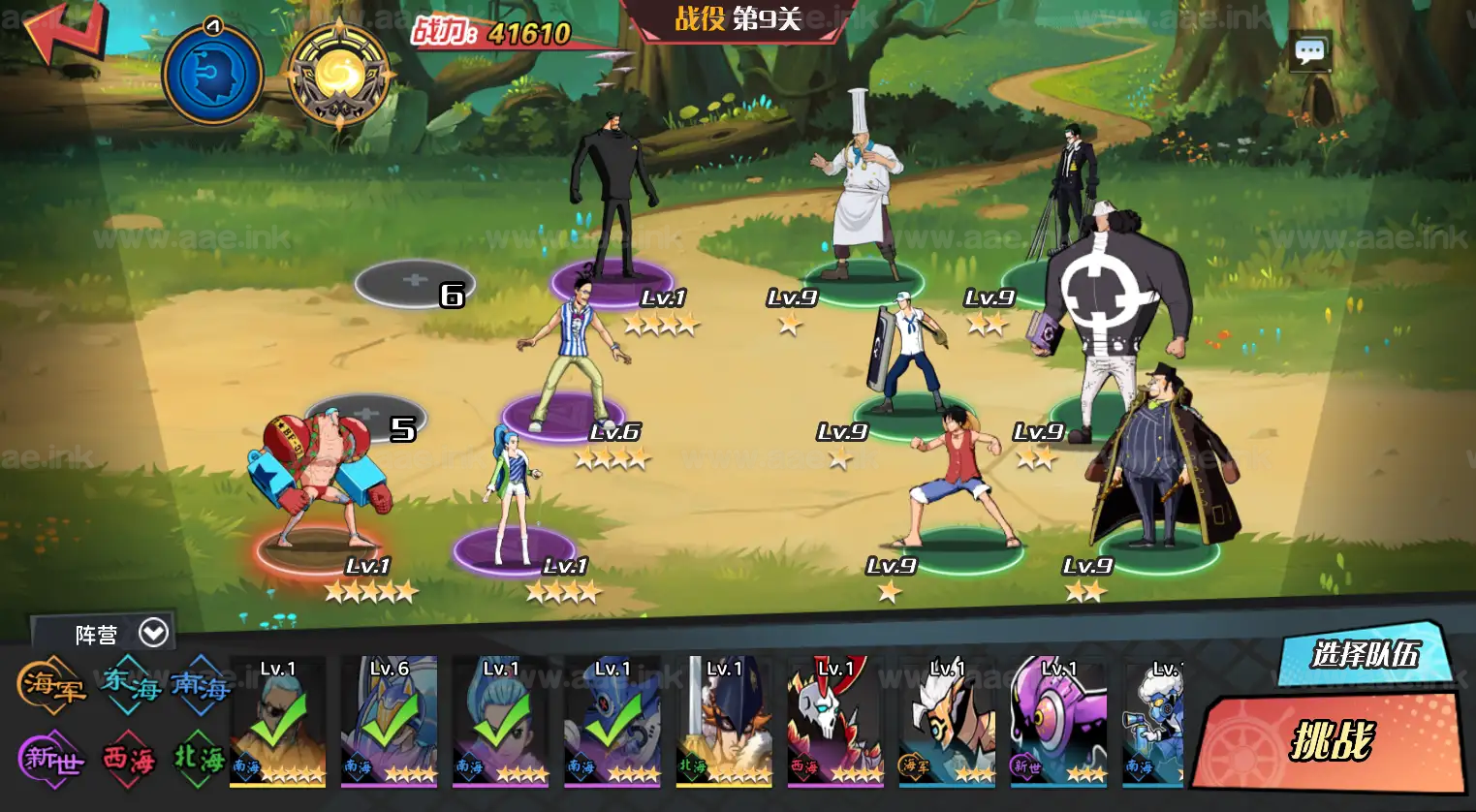Deselect the Lv.6 checked hero card
Image resolution: width=1476 pixels, height=812 pixels.
[x=389, y=721]
